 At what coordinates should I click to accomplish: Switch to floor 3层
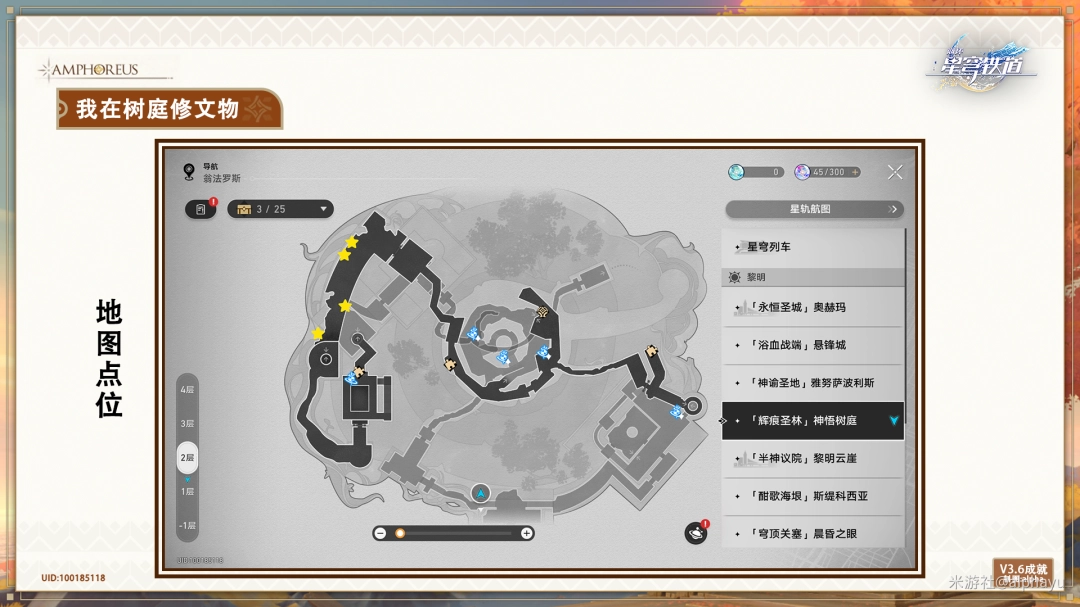point(187,423)
